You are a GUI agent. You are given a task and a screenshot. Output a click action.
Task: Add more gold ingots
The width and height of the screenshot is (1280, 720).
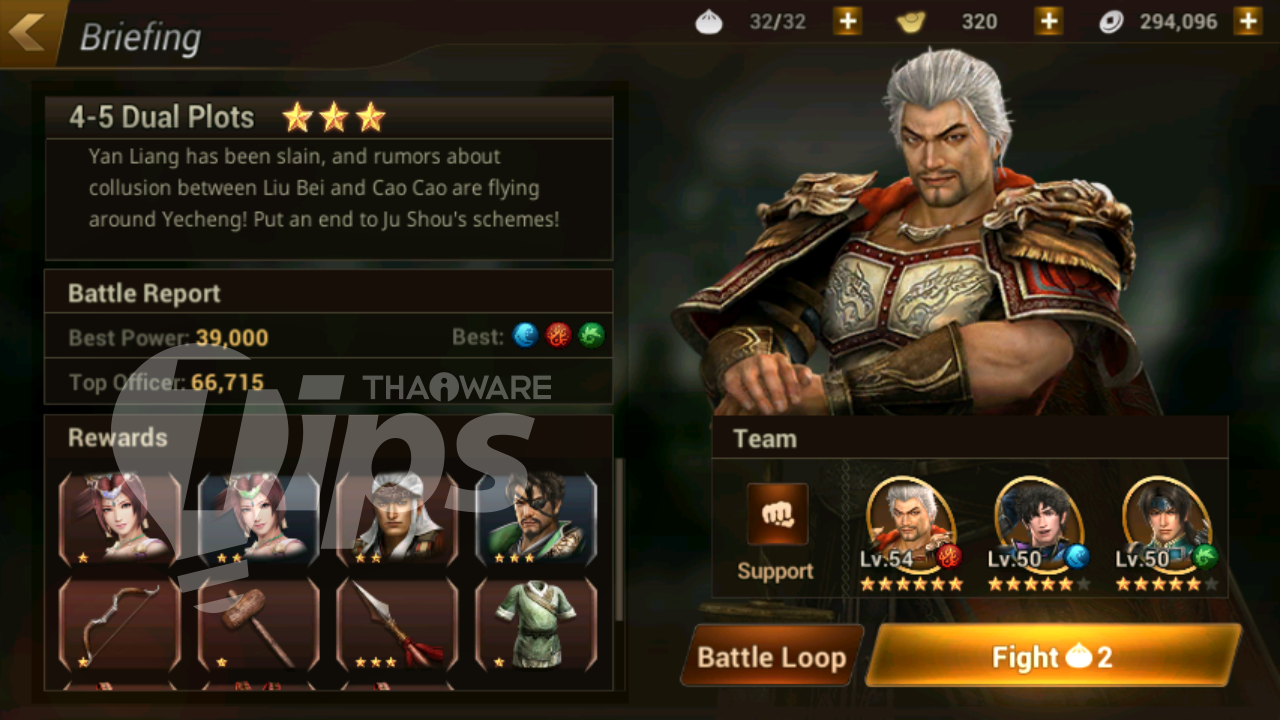click(1048, 21)
